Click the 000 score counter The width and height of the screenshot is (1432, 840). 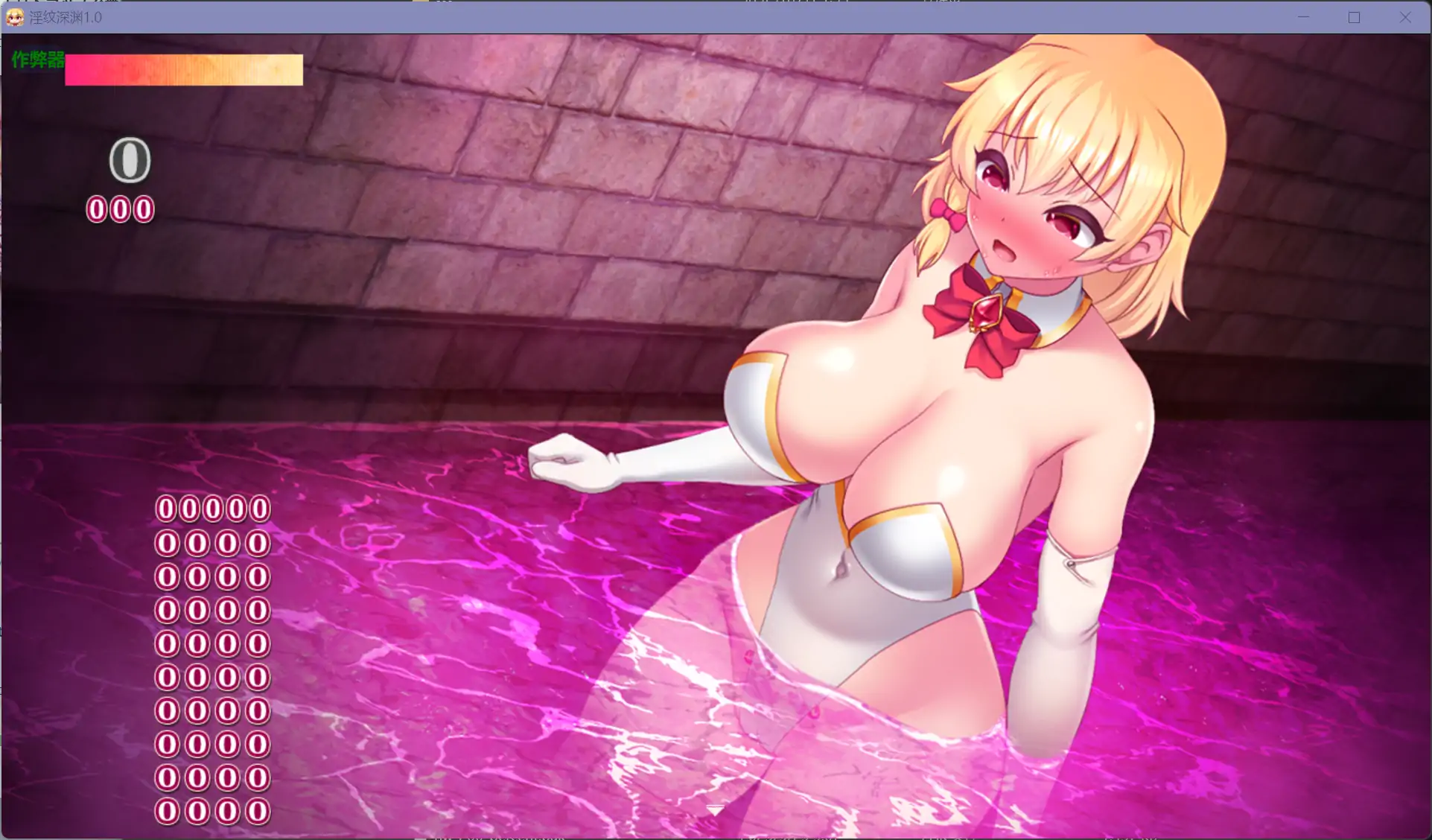[x=120, y=208]
